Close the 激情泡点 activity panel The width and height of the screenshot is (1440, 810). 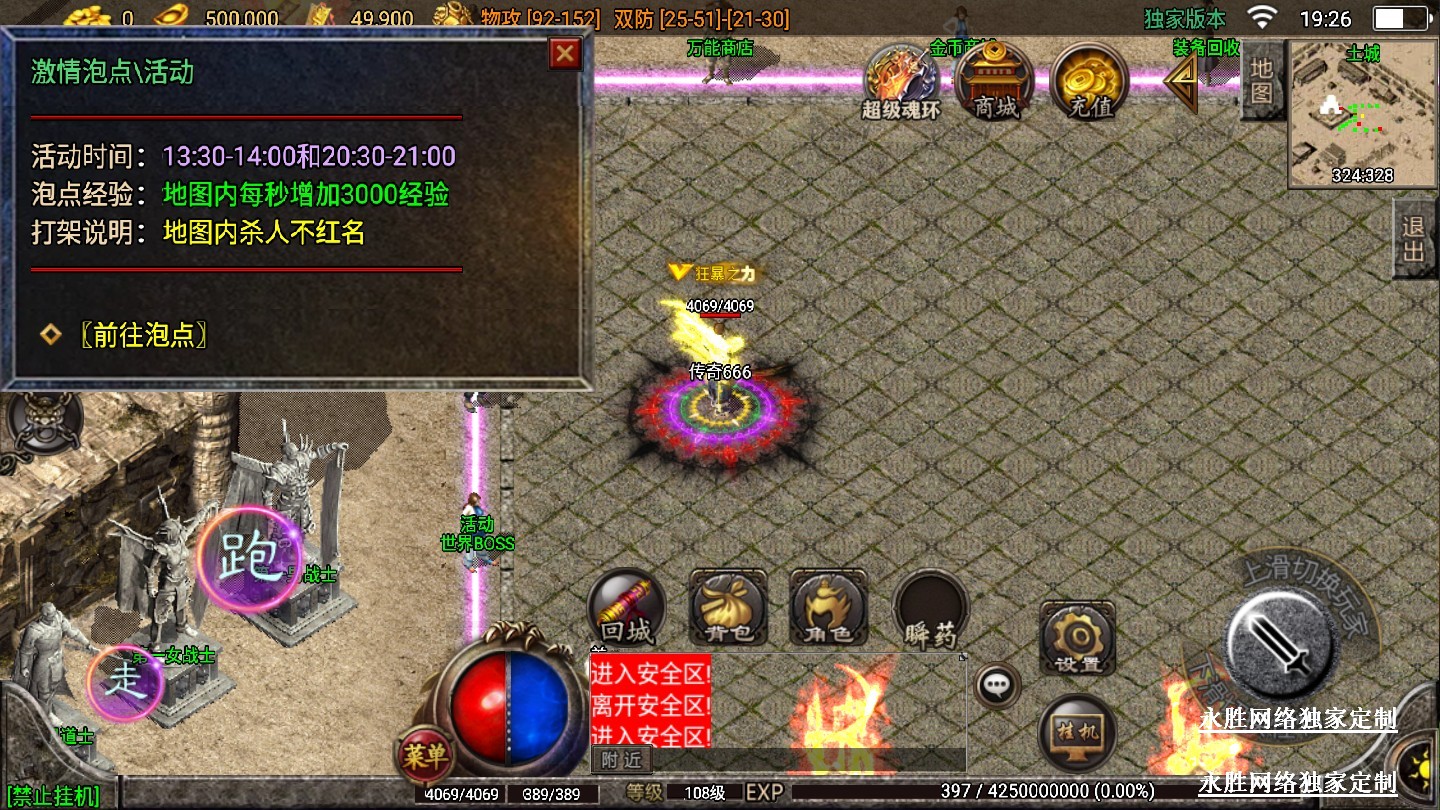point(565,54)
